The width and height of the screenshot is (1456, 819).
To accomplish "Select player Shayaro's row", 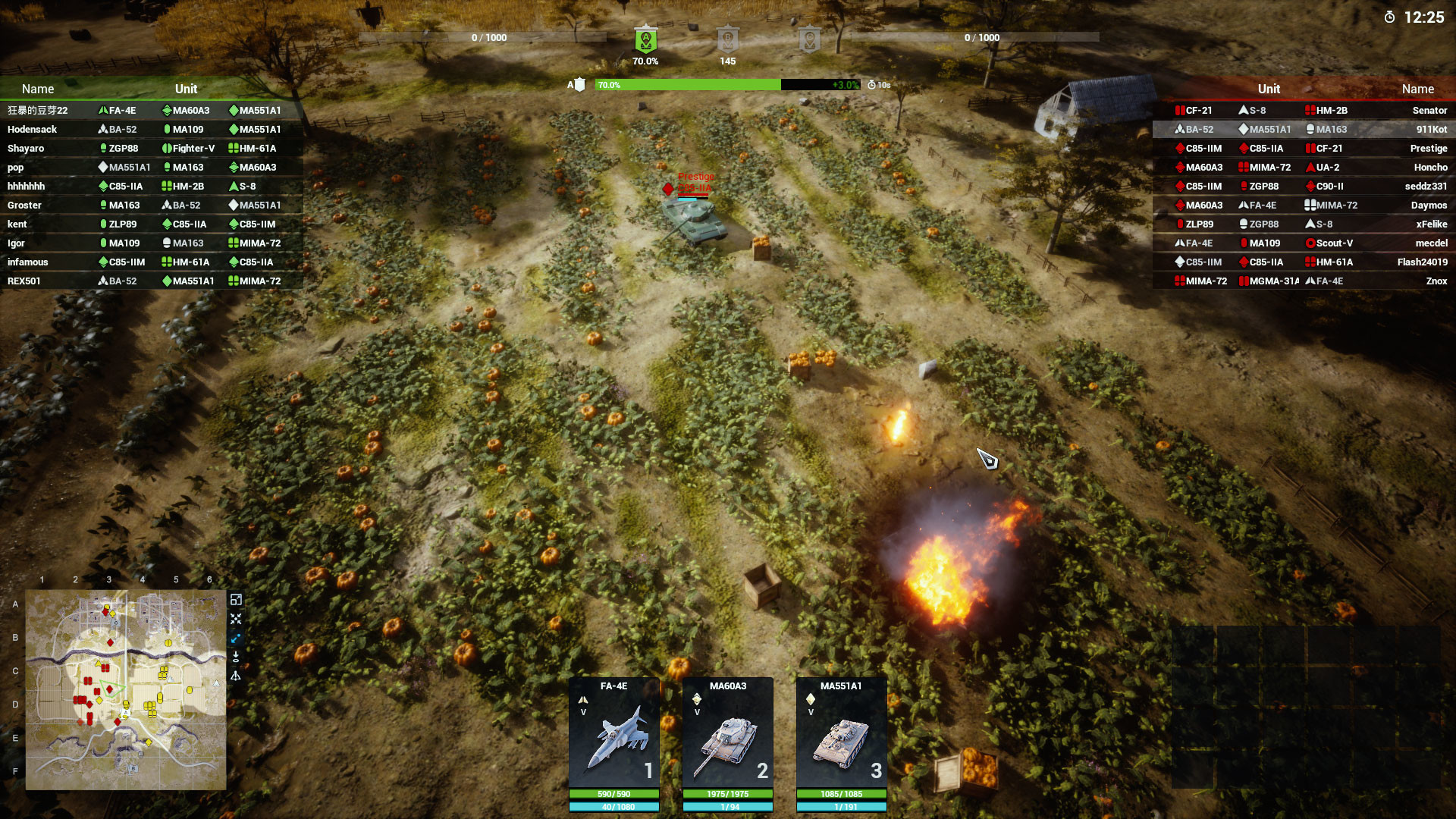I will point(152,149).
